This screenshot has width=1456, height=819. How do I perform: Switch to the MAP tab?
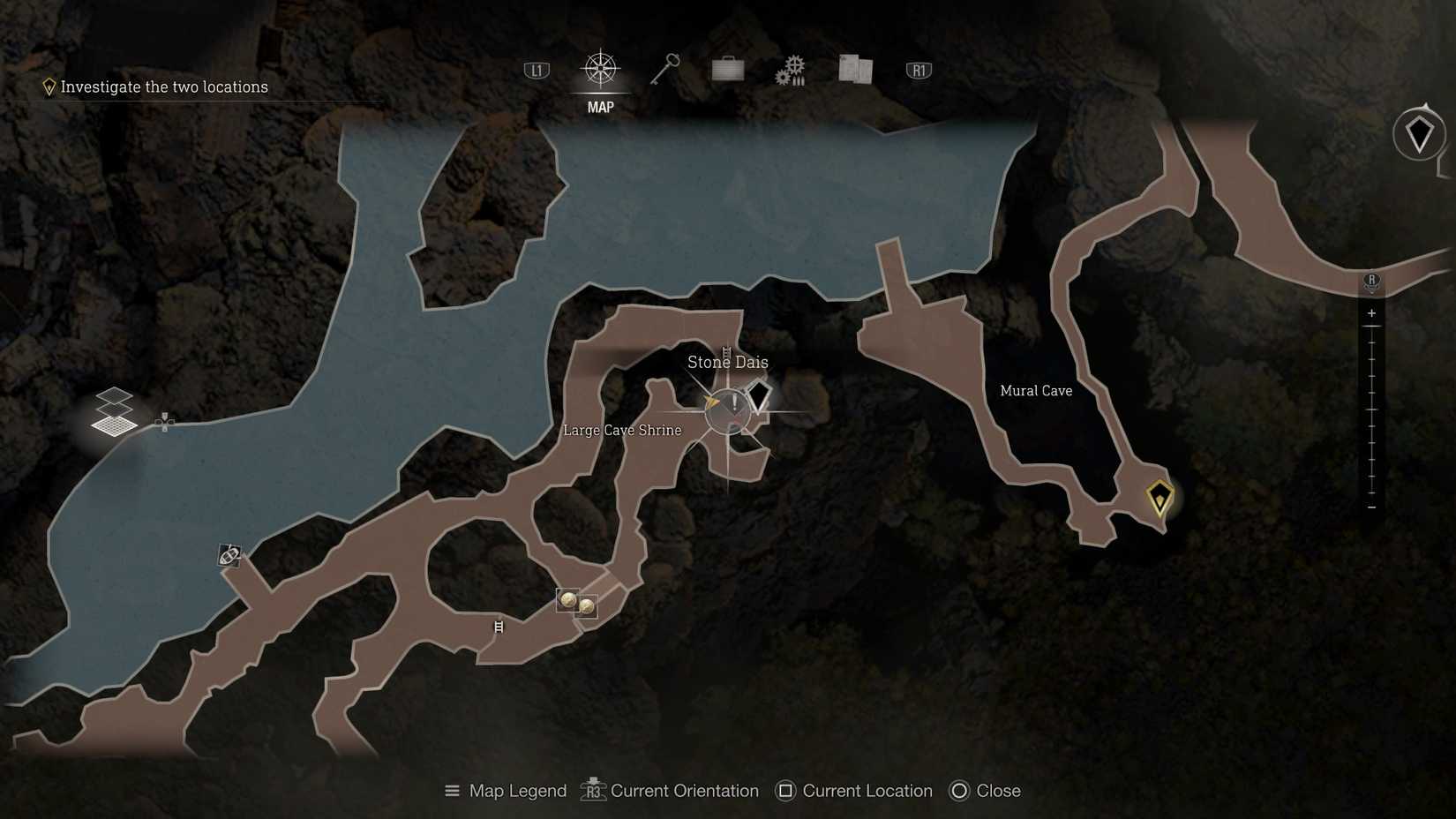(x=599, y=84)
